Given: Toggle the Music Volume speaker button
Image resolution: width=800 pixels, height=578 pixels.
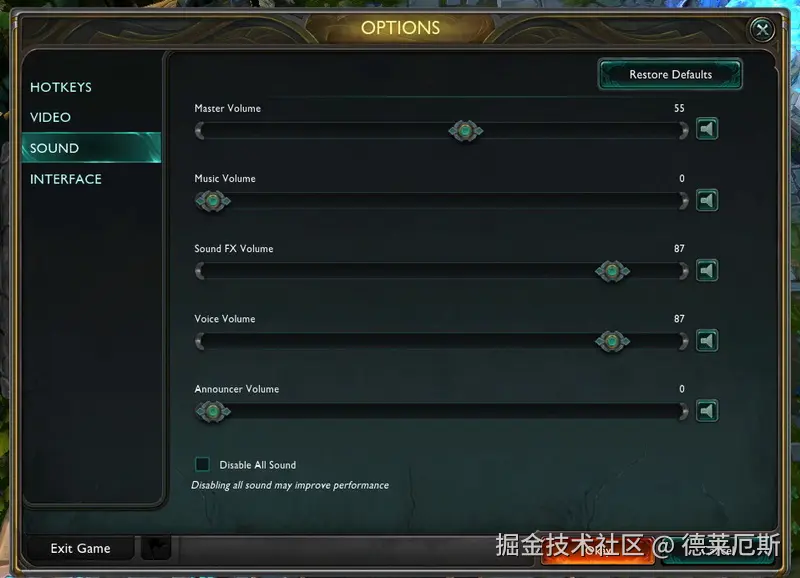Looking at the screenshot, I should (707, 201).
